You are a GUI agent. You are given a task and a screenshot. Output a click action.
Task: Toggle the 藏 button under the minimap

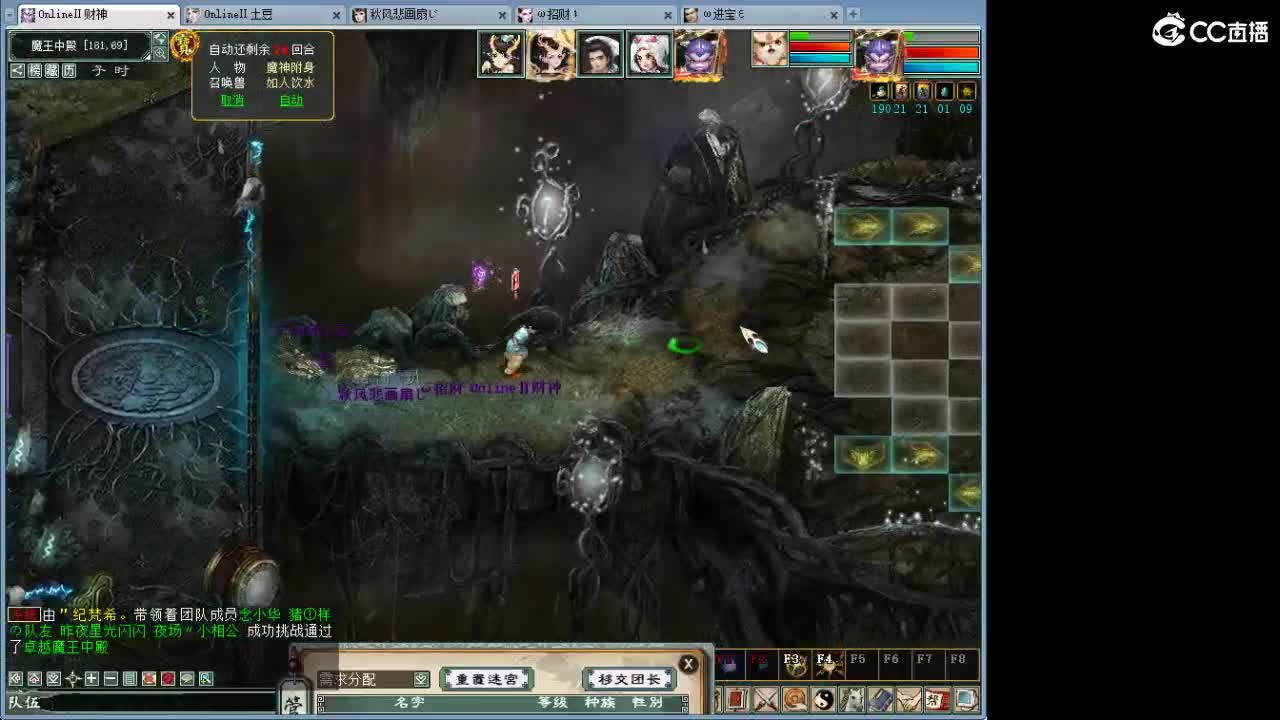pyautogui.click(x=51, y=70)
